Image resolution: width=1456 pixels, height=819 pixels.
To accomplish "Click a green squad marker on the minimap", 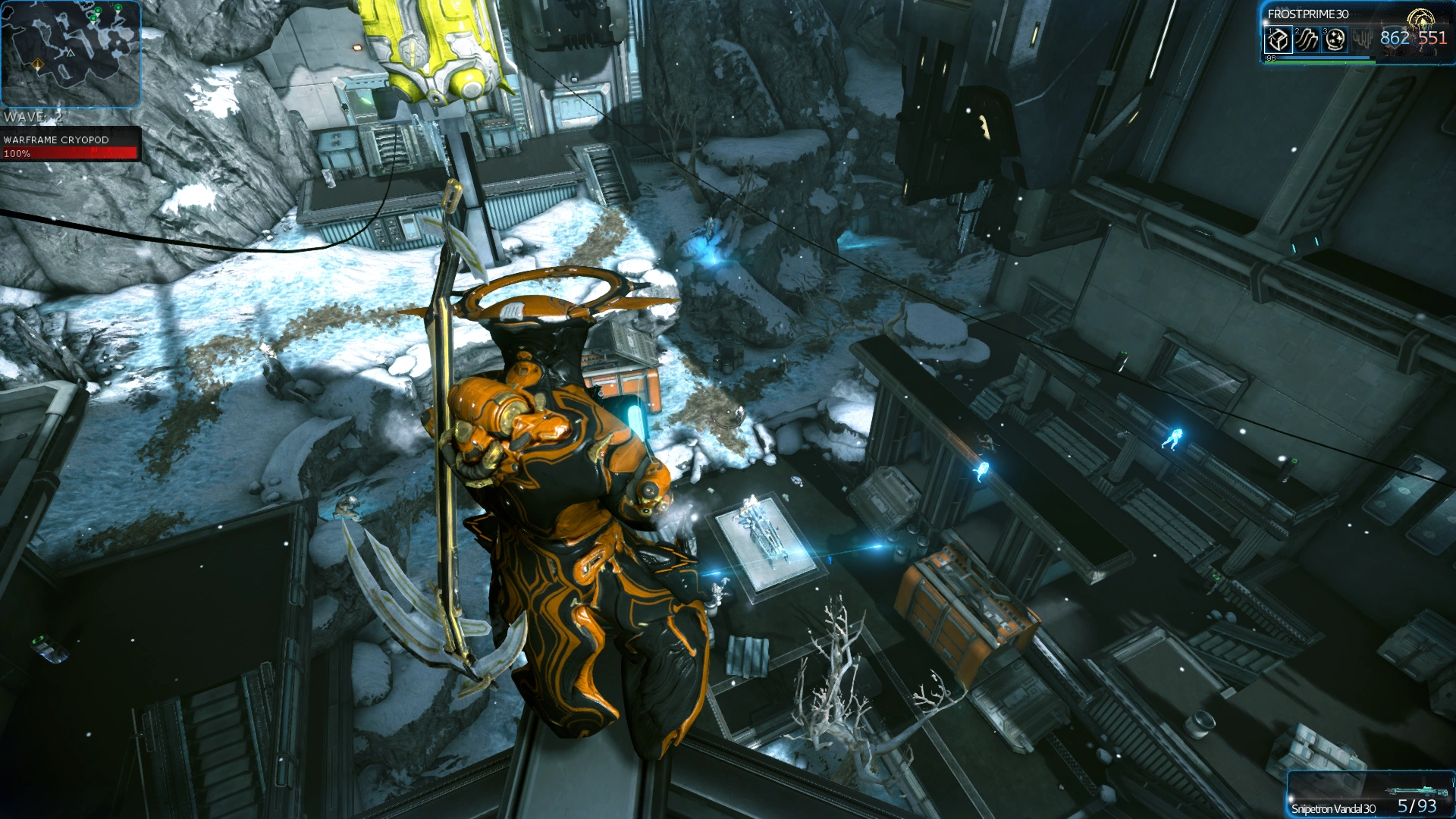I will click(97, 11).
